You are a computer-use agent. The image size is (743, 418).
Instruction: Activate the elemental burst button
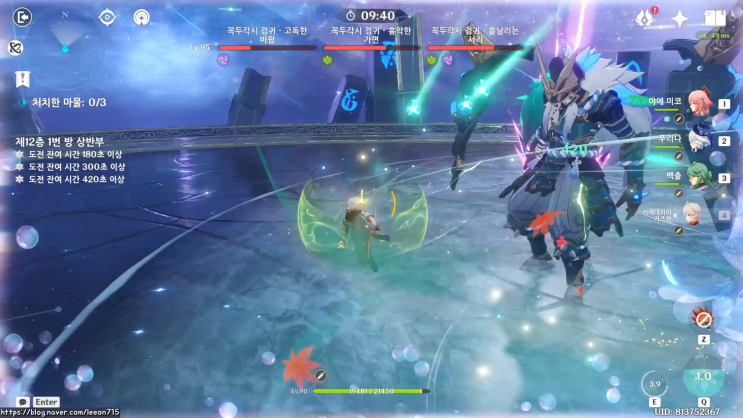tap(704, 377)
